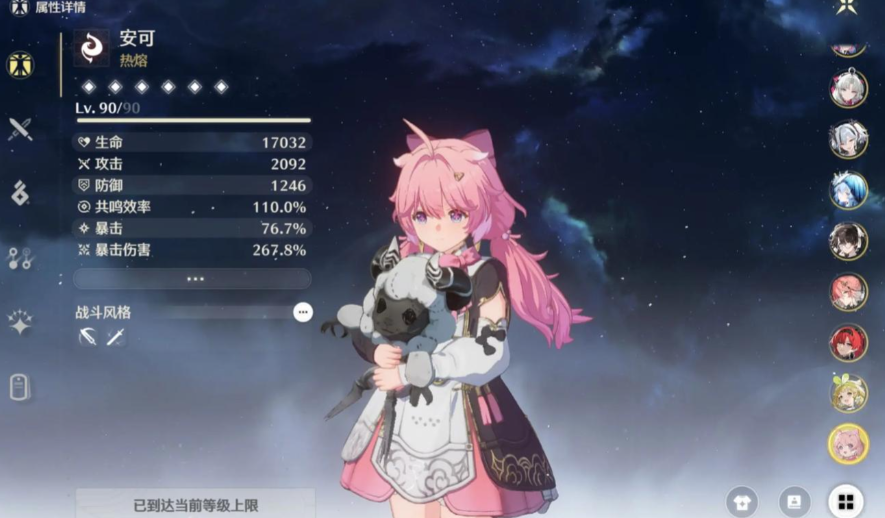Select the highlighted attributes tab icon
Viewport: 885px width, 518px height.
tap(20, 65)
